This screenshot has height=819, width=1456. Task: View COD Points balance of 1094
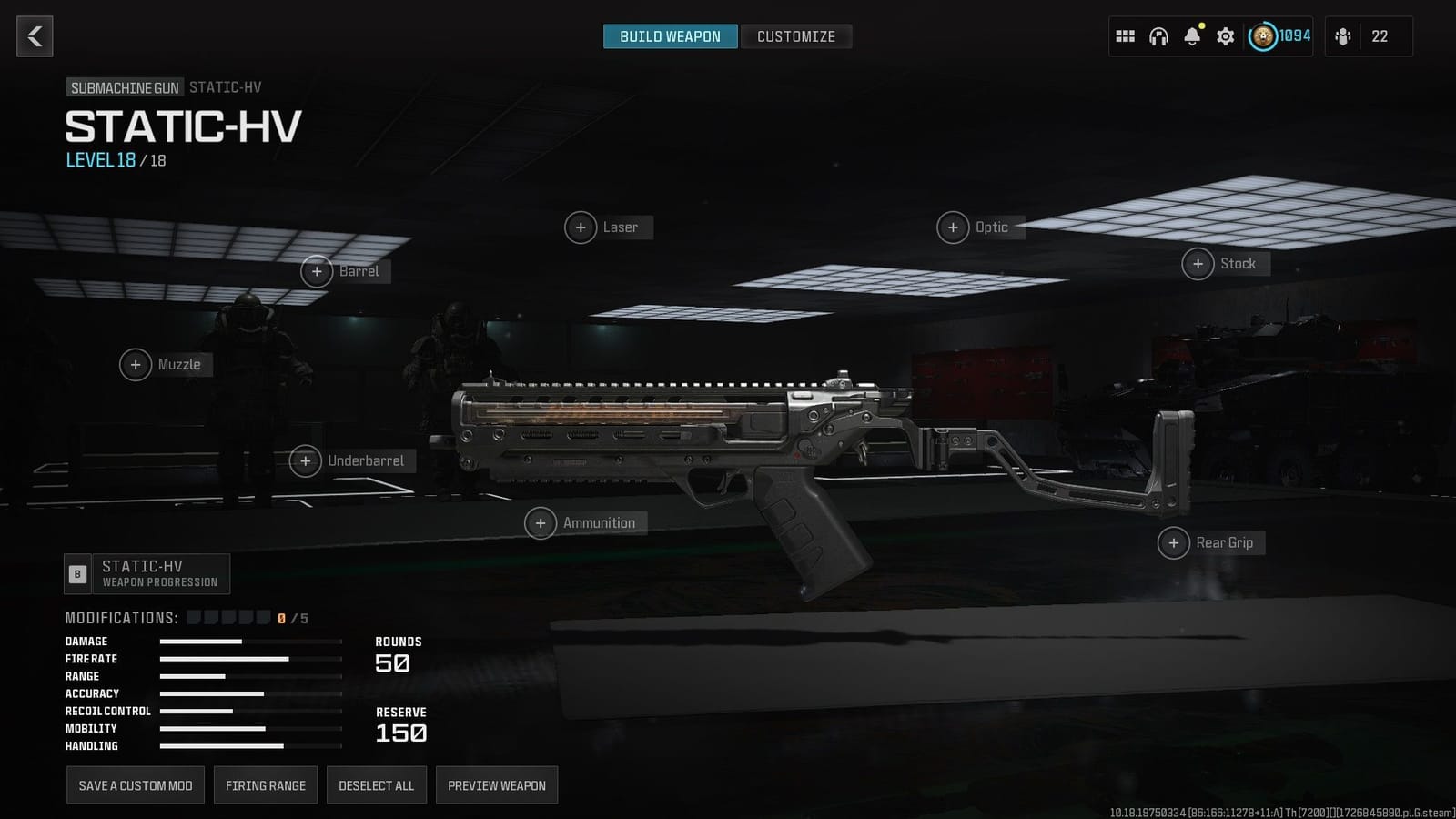tap(1283, 36)
